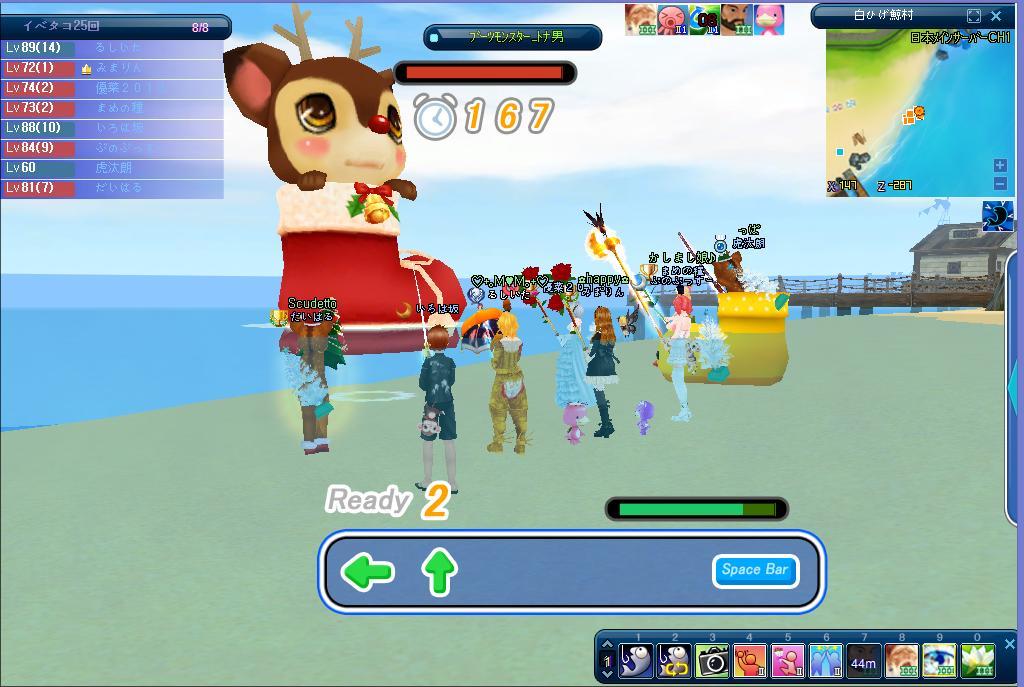Click the crescent moon icon below the minimap
The width and height of the screenshot is (1024, 687).
coord(997,216)
